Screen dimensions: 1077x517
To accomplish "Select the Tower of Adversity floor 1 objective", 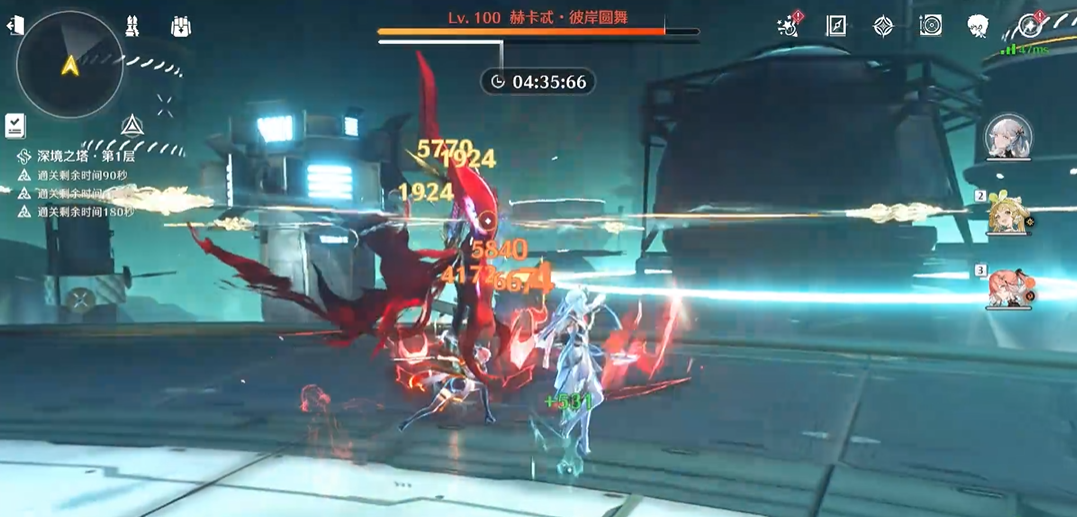I will 86,156.
